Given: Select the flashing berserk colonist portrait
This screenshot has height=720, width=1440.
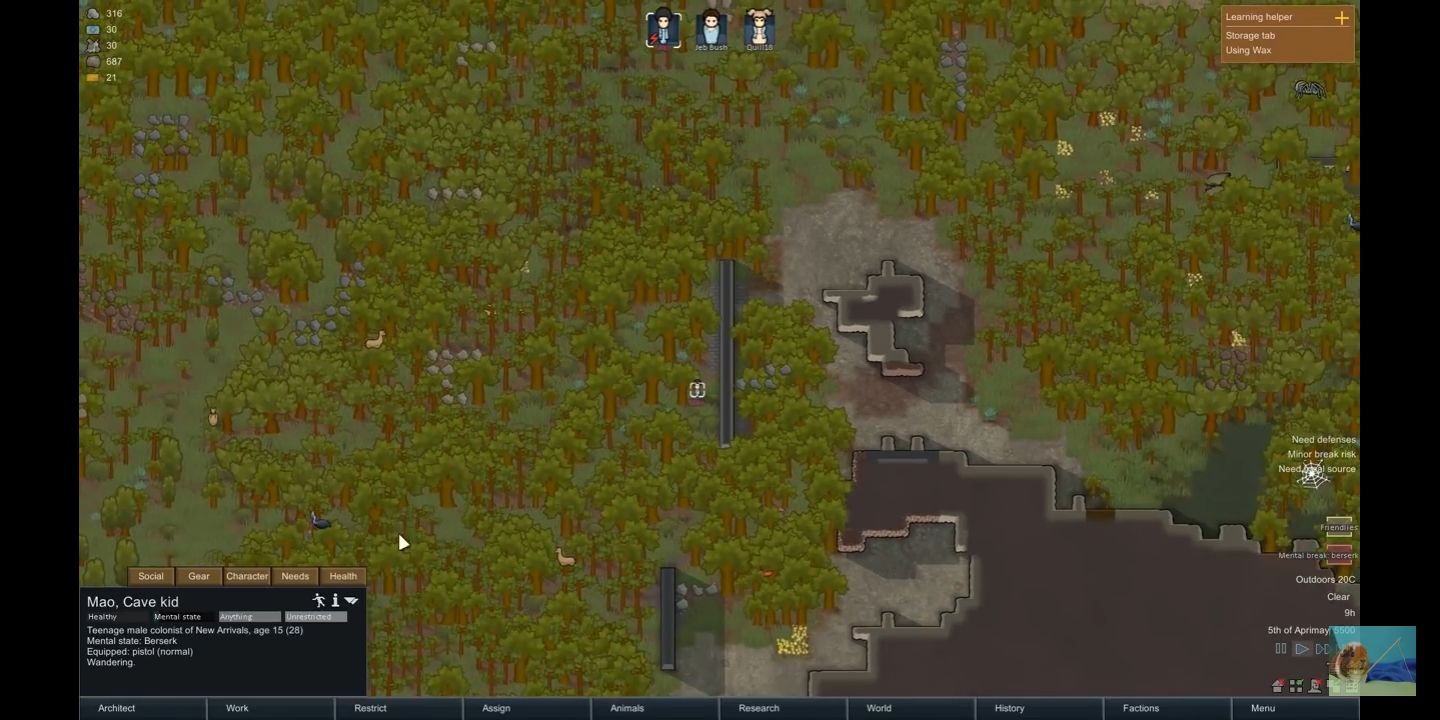Looking at the screenshot, I should coord(663,27).
